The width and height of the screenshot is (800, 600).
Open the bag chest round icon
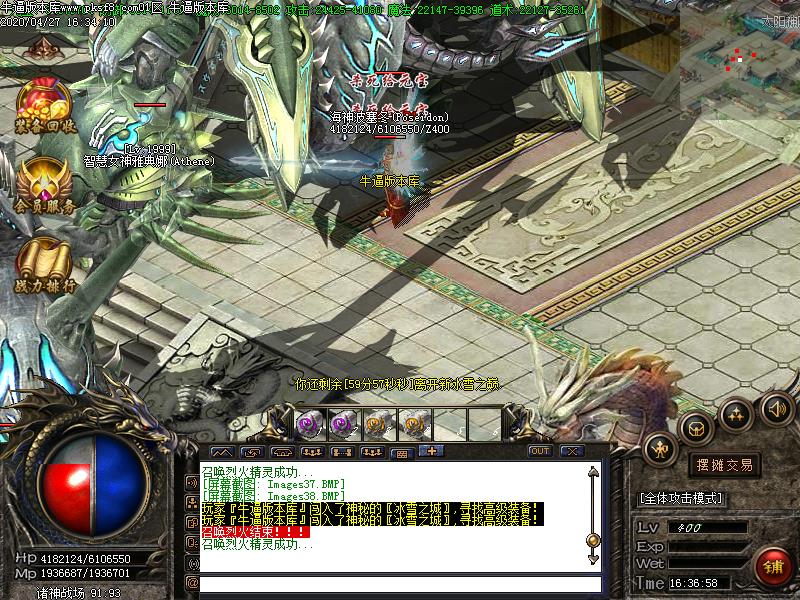pyautogui.click(x=696, y=429)
